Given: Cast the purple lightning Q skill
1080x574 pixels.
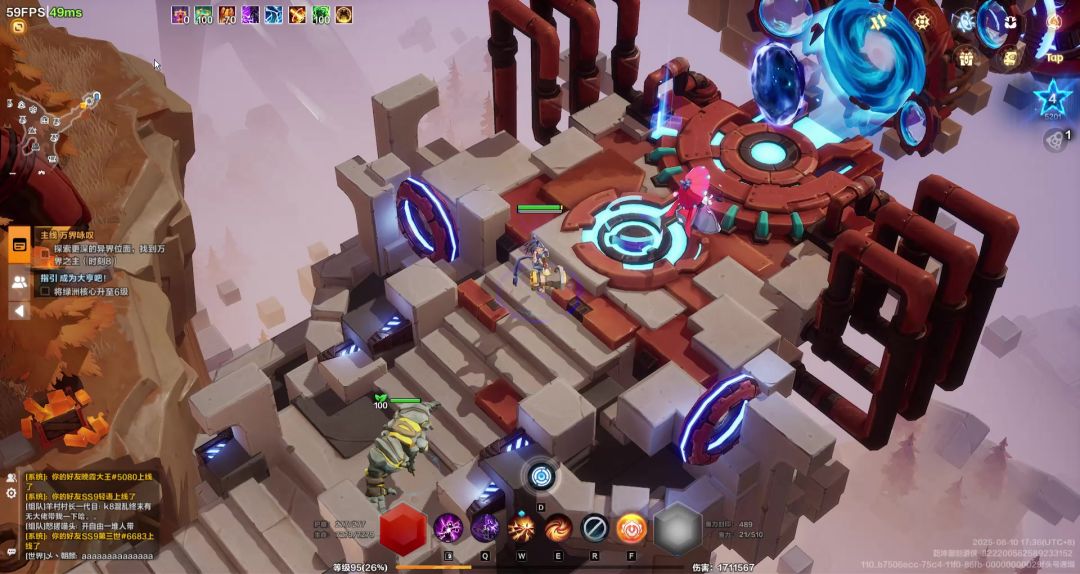Looking at the screenshot, I should point(485,527).
